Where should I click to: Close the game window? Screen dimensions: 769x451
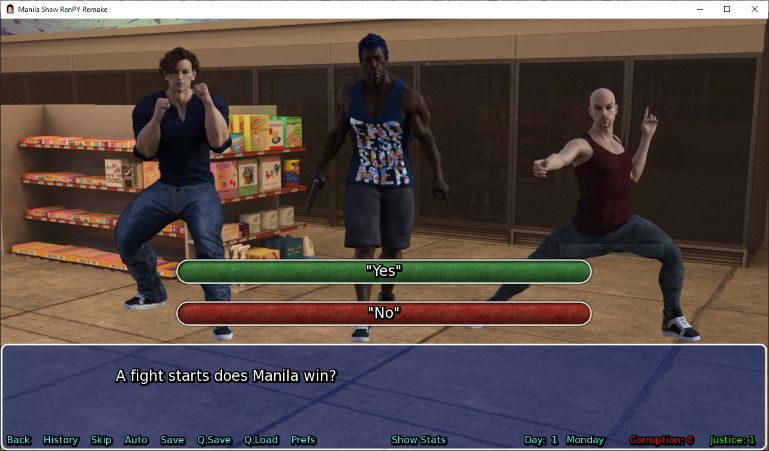coord(752,9)
